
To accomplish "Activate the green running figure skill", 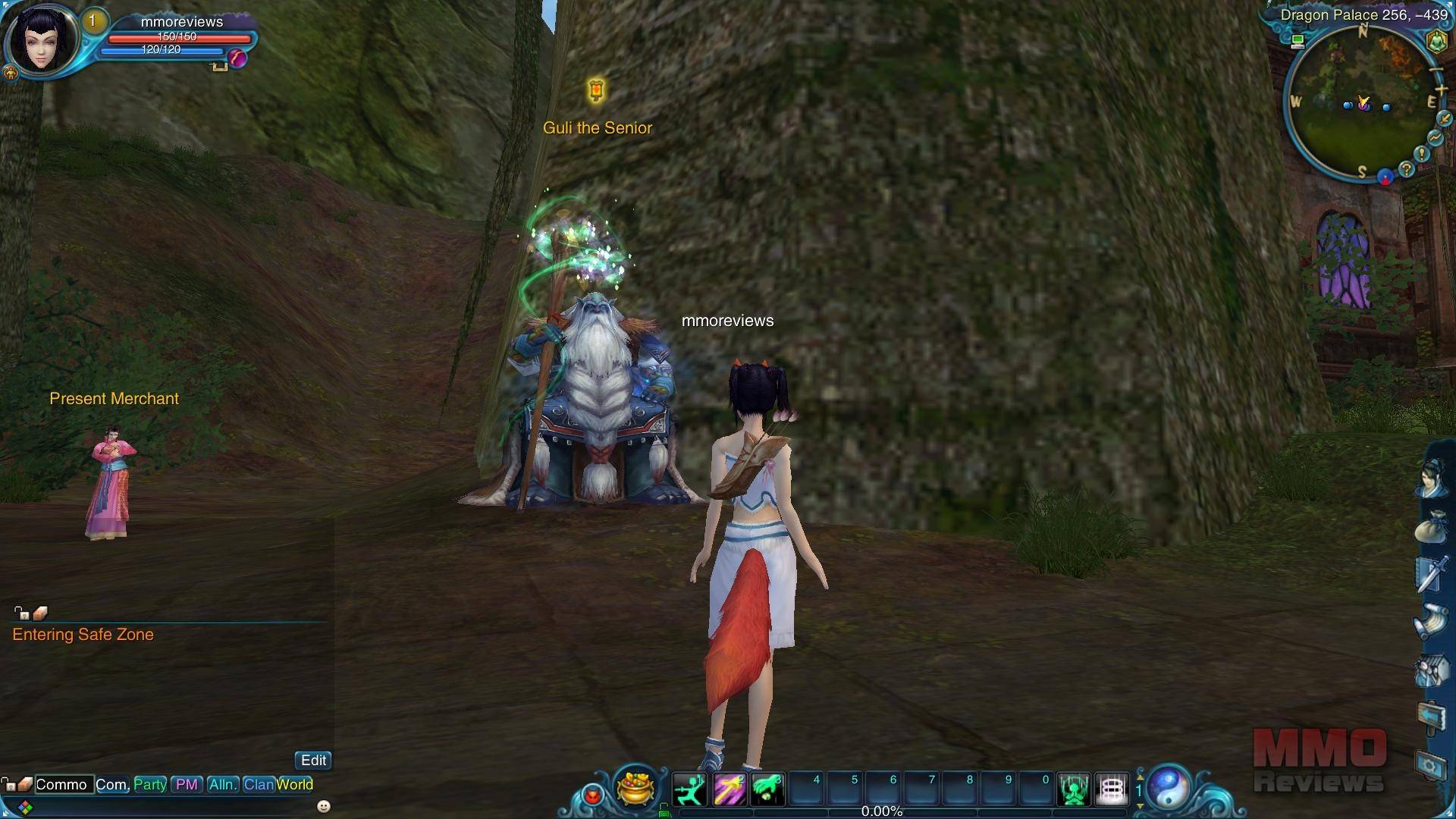I will pos(689,789).
